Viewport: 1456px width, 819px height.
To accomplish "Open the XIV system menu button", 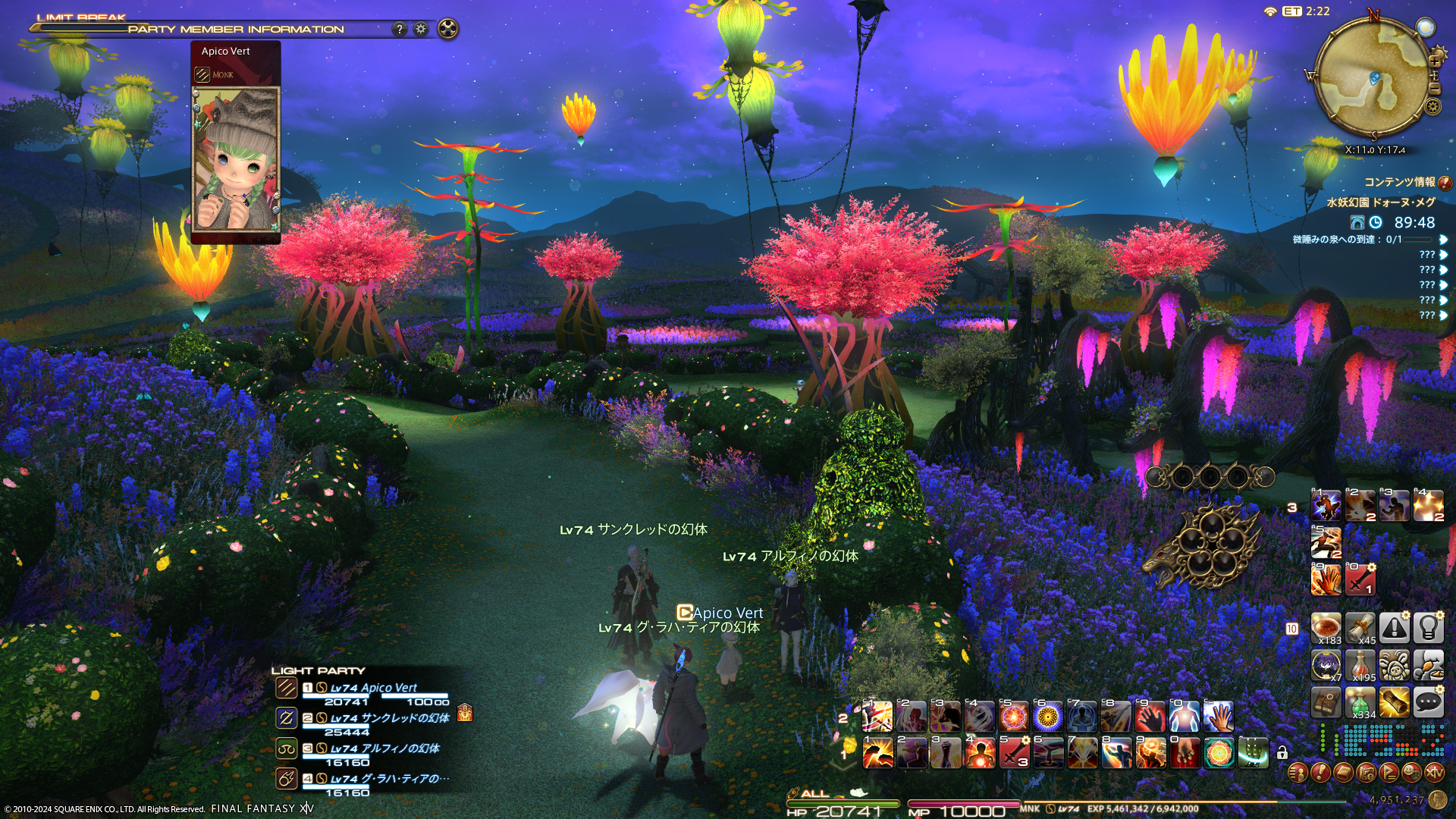I will coord(1433,773).
